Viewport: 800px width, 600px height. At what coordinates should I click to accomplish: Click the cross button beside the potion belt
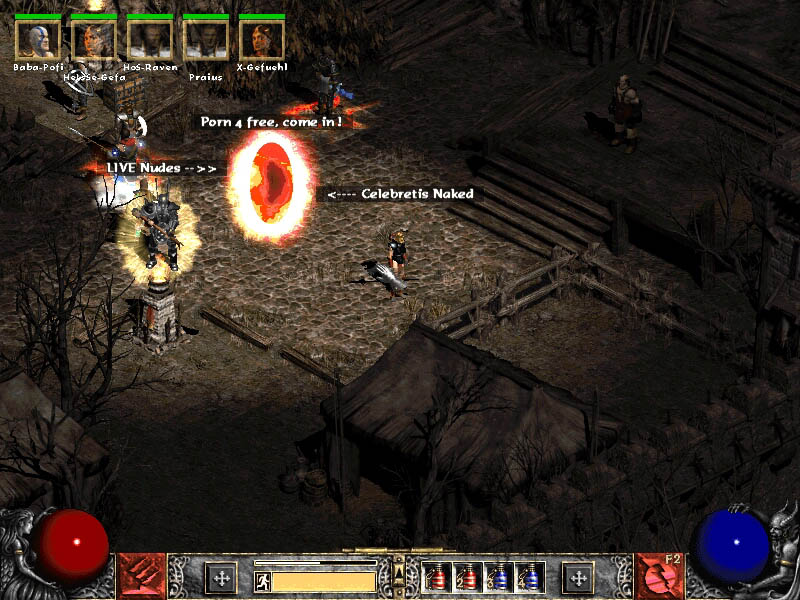point(577,577)
